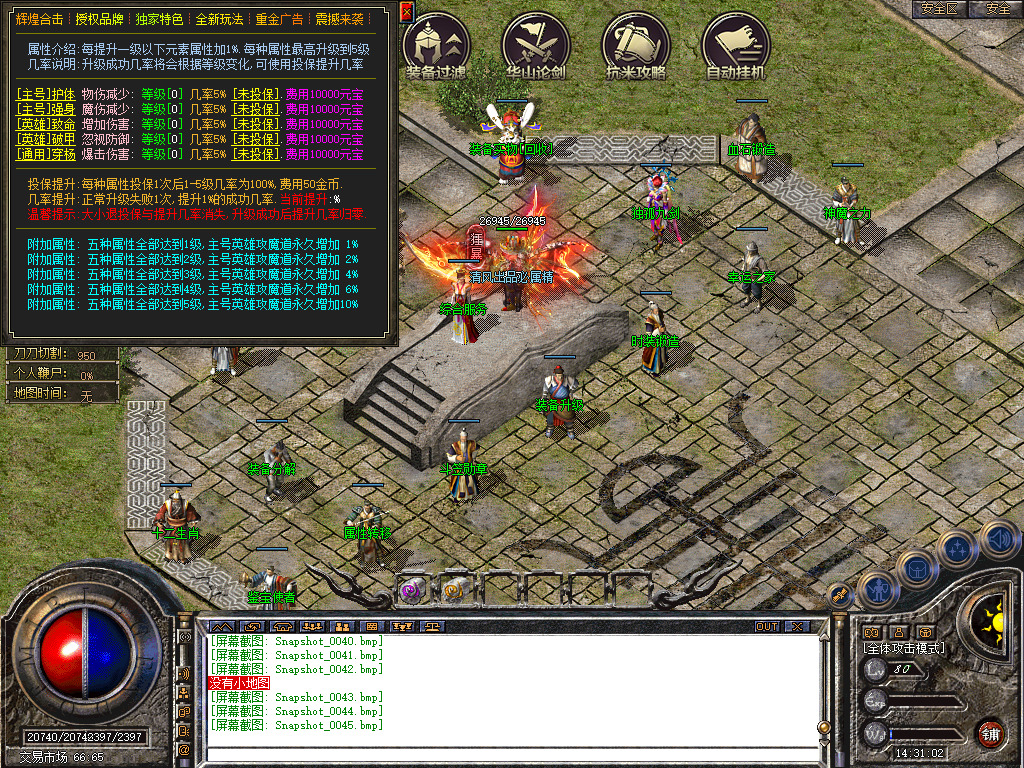
Task: Upgrade the [主号]护体 attribute
Action: coord(39,94)
